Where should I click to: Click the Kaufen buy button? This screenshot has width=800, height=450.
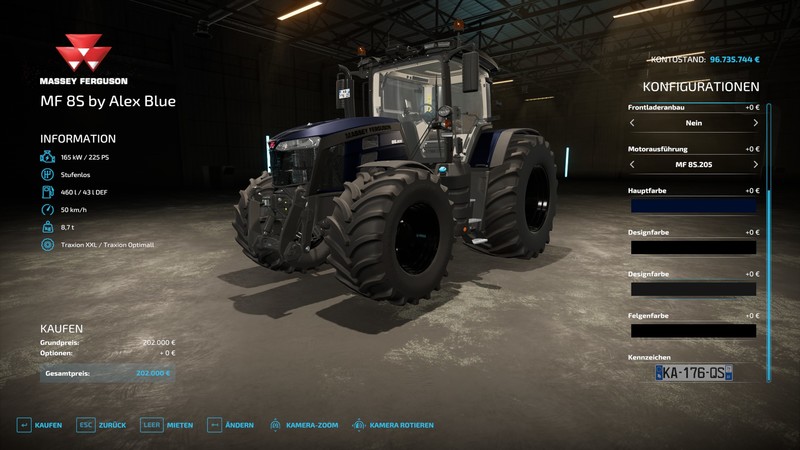tap(40, 425)
